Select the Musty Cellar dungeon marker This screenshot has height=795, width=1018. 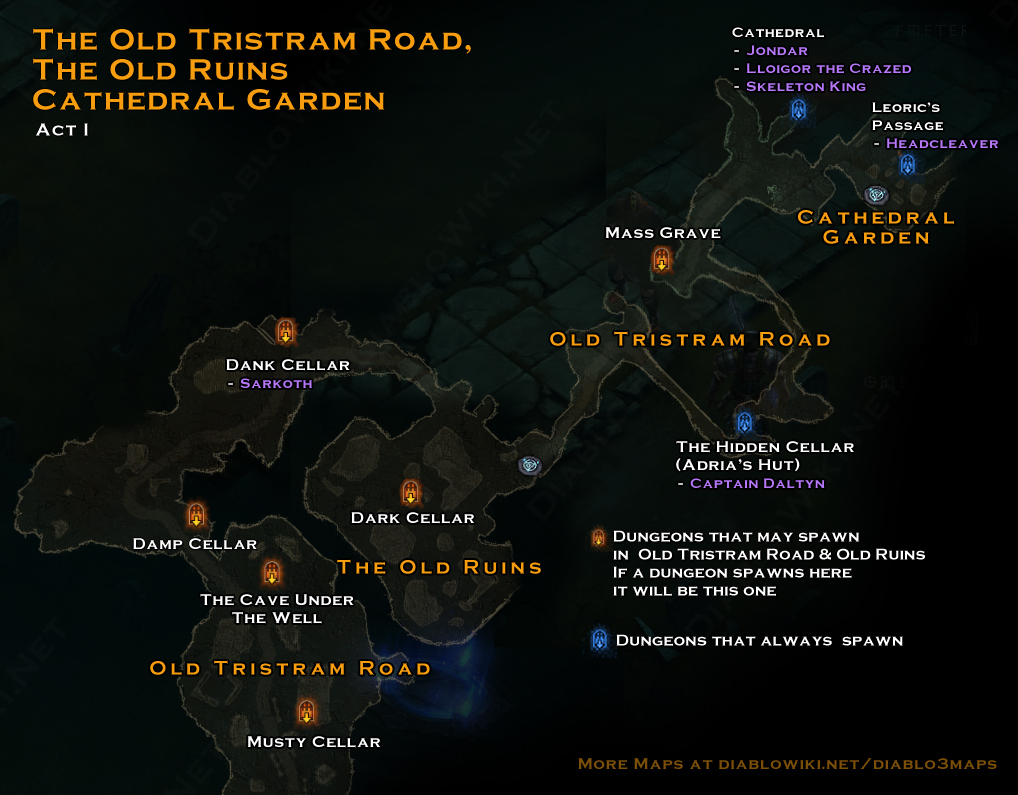[x=306, y=712]
